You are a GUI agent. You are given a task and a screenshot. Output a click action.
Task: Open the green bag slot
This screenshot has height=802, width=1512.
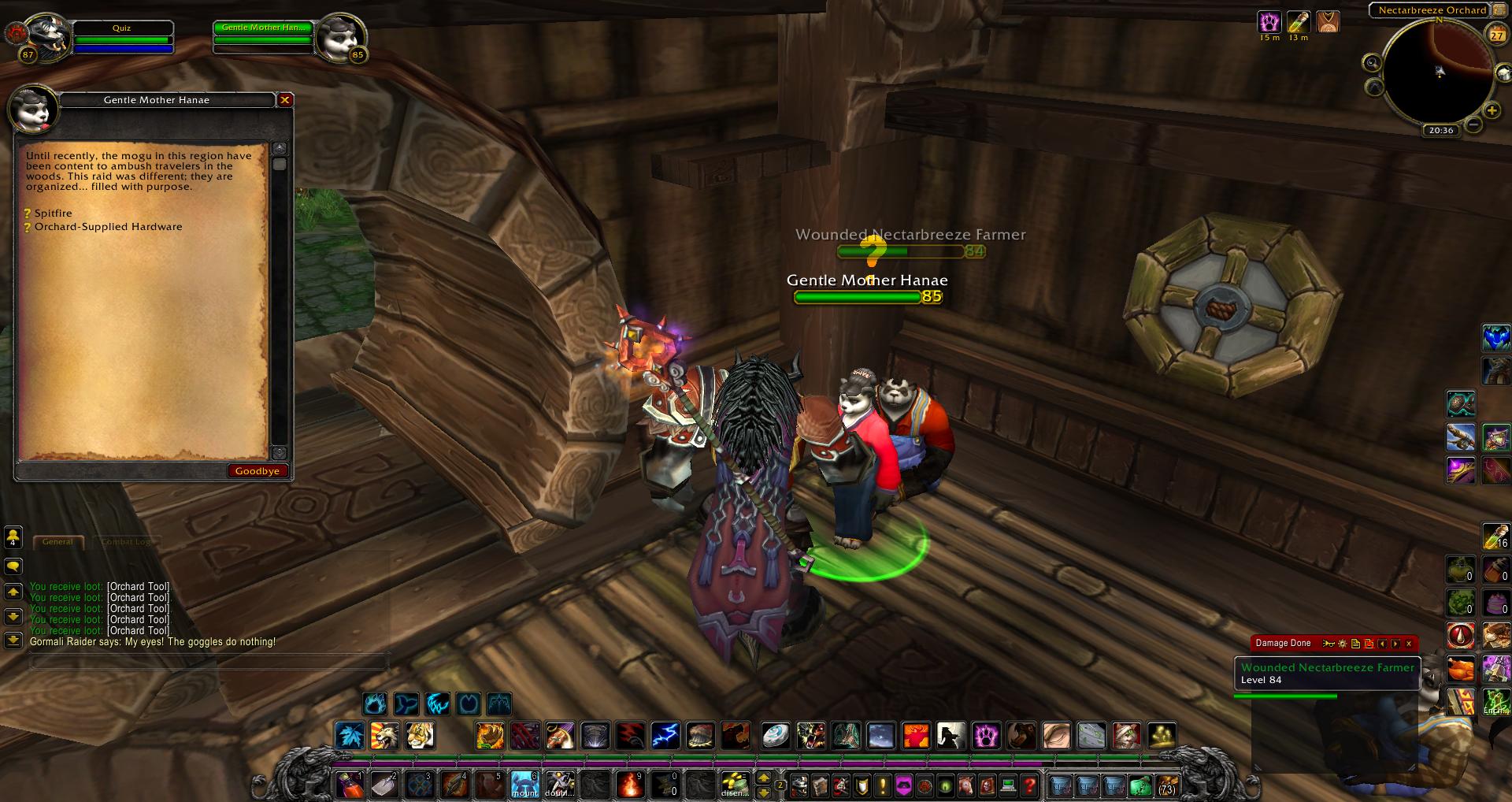(1140, 785)
